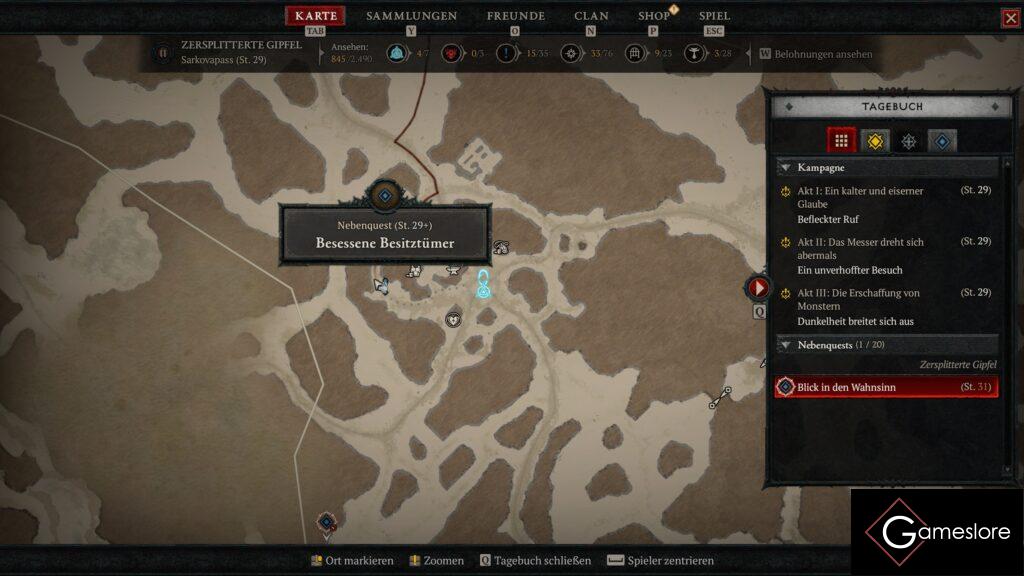Switch to the Sammlungen tab
1024x576 pixels.
coord(411,16)
